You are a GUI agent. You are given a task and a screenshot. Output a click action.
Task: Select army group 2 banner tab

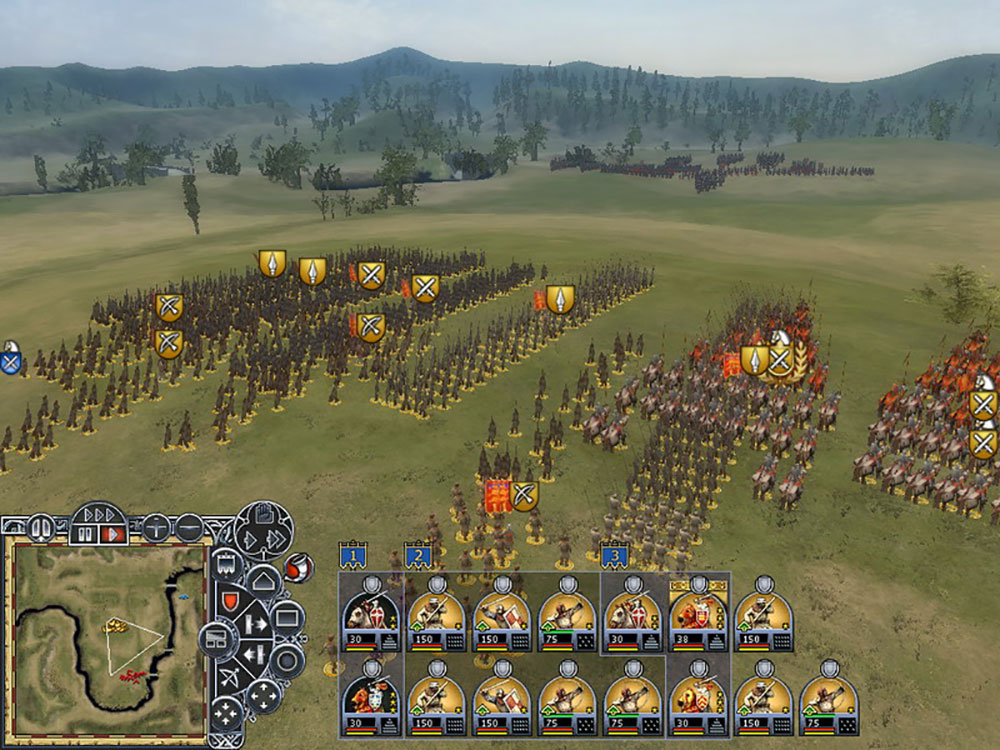pyautogui.click(x=418, y=555)
